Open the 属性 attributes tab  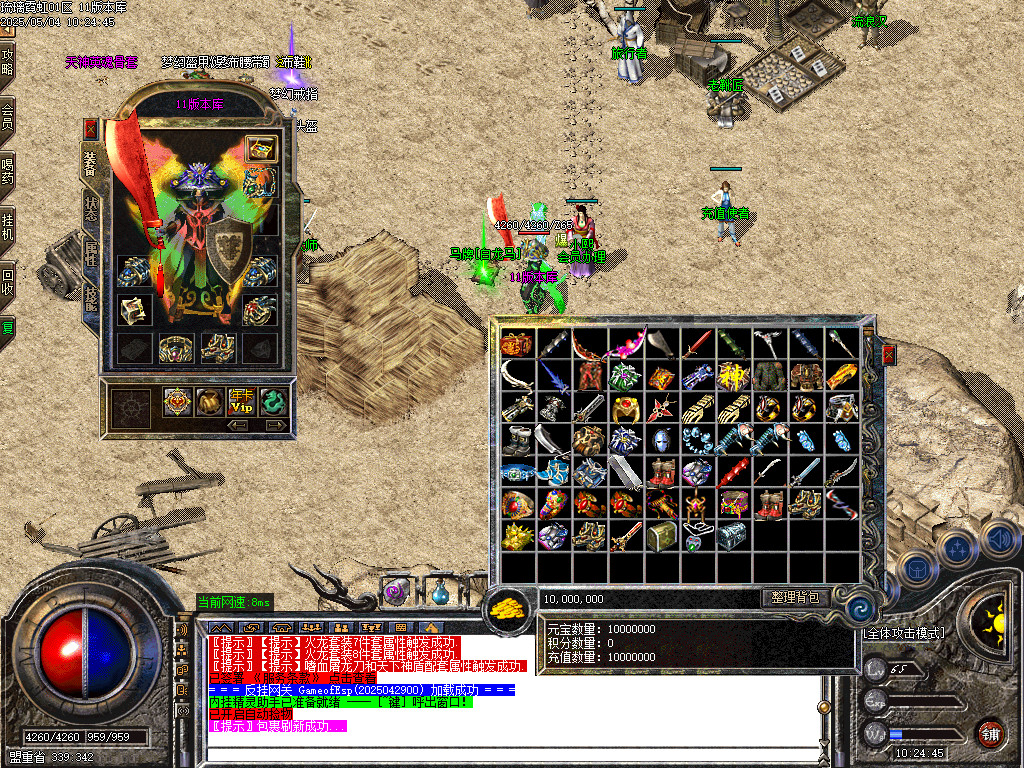pos(91,254)
